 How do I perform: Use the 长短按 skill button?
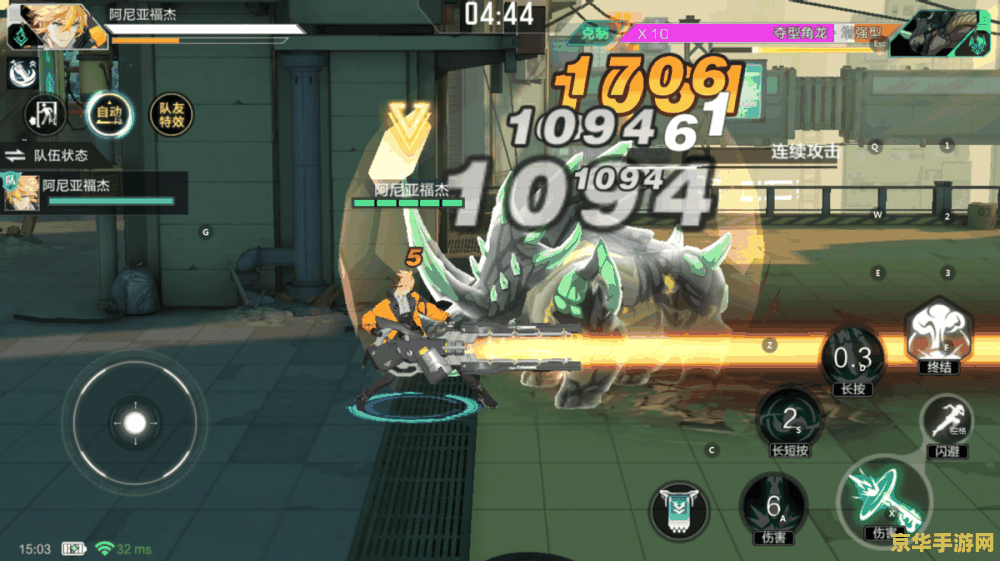[789, 421]
